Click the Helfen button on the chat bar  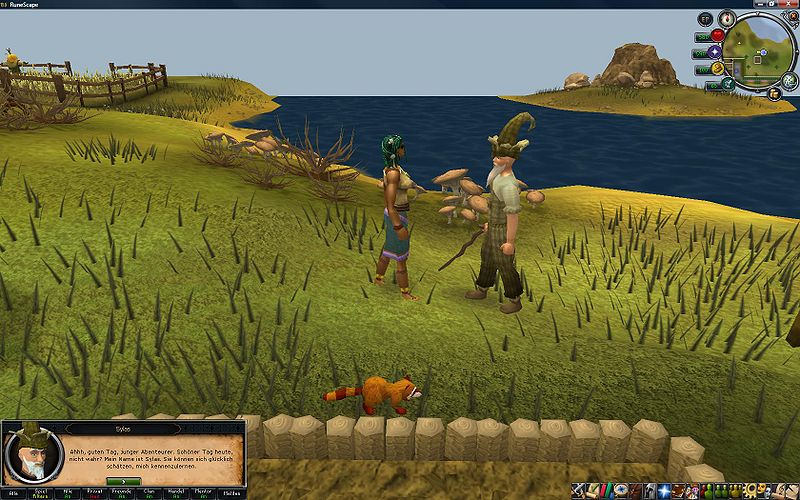[236, 493]
